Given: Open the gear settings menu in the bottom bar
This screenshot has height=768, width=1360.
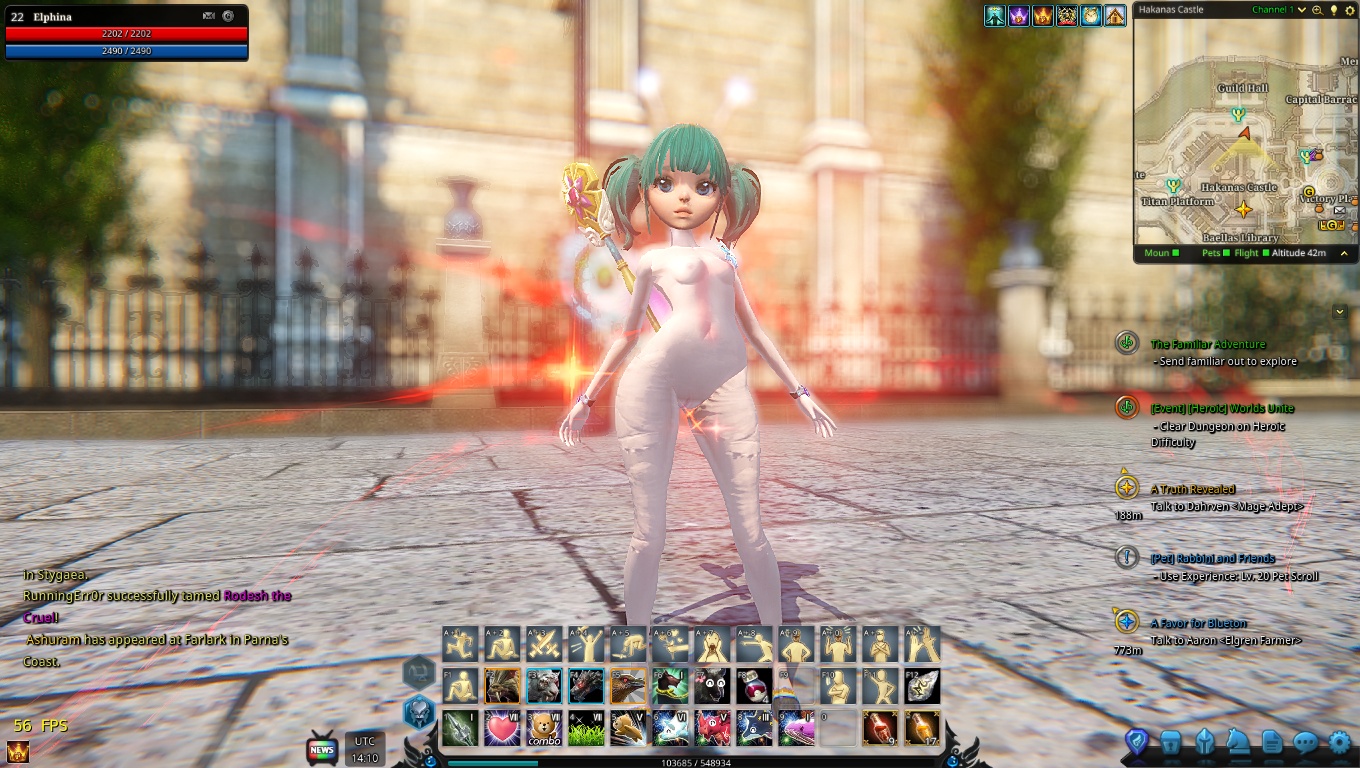Looking at the screenshot, I should [x=1339, y=742].
